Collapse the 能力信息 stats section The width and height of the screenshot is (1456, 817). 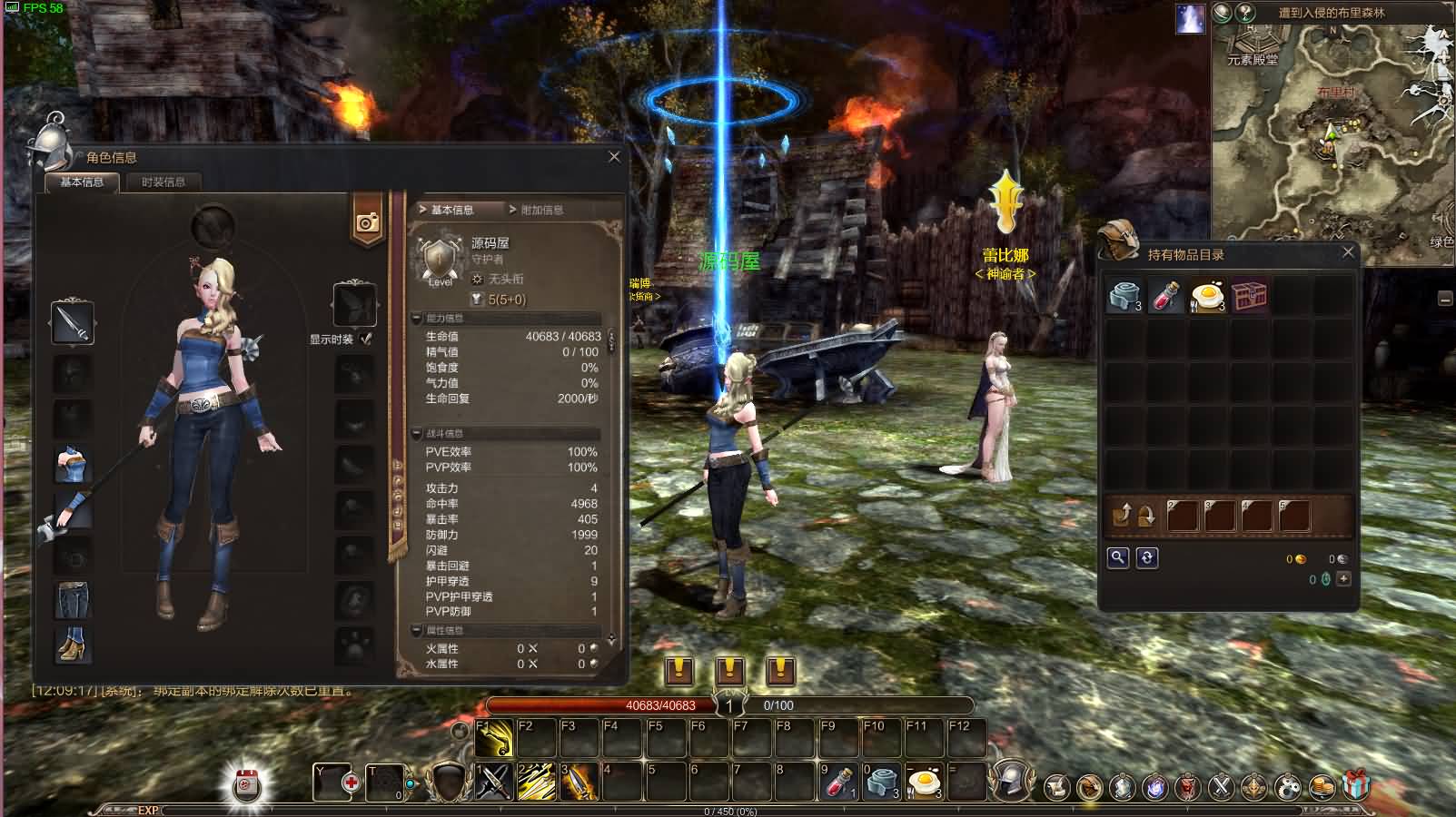click(415, 318)
